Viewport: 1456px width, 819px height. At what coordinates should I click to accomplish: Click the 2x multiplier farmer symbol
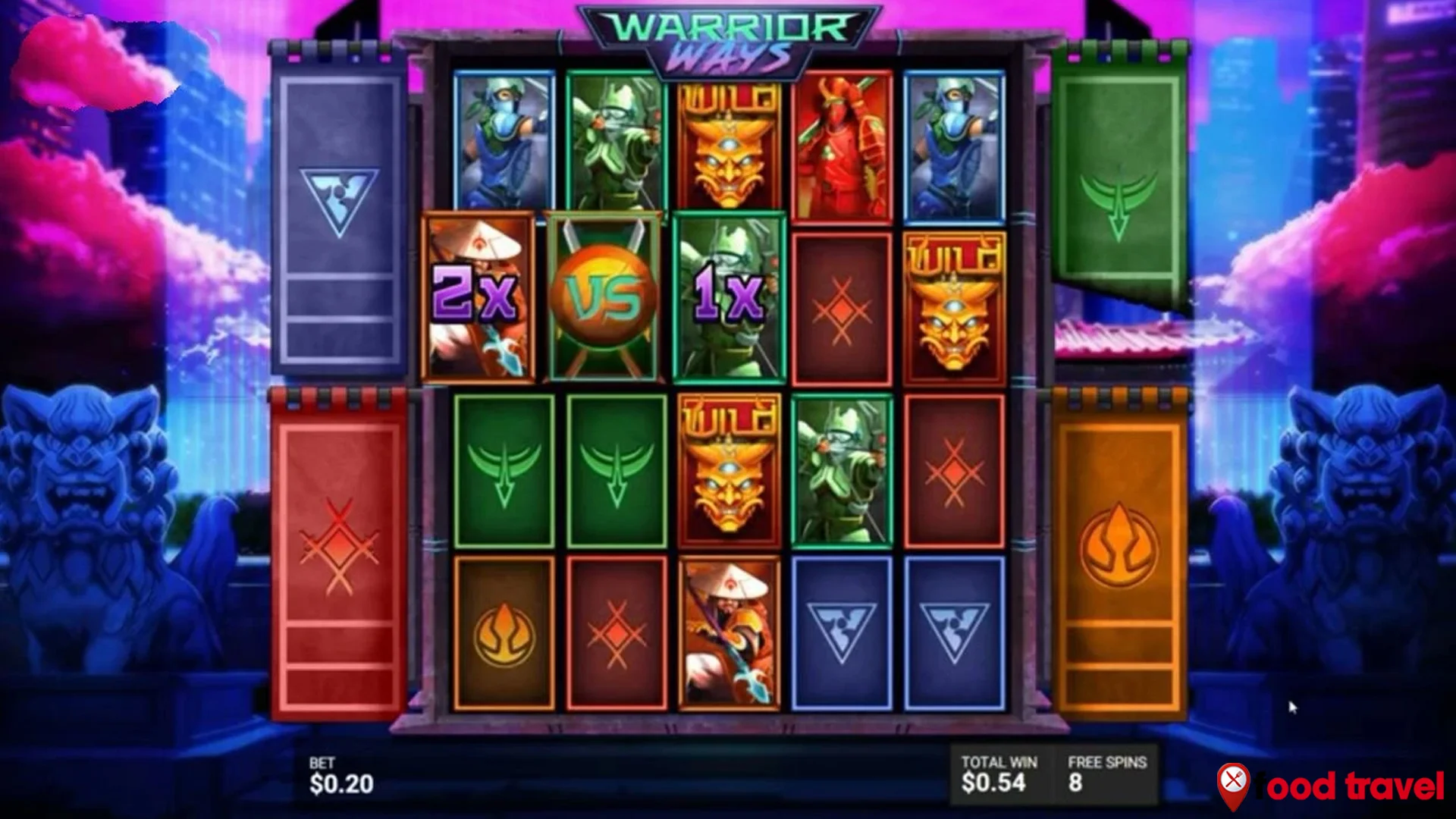click(479, 296)
